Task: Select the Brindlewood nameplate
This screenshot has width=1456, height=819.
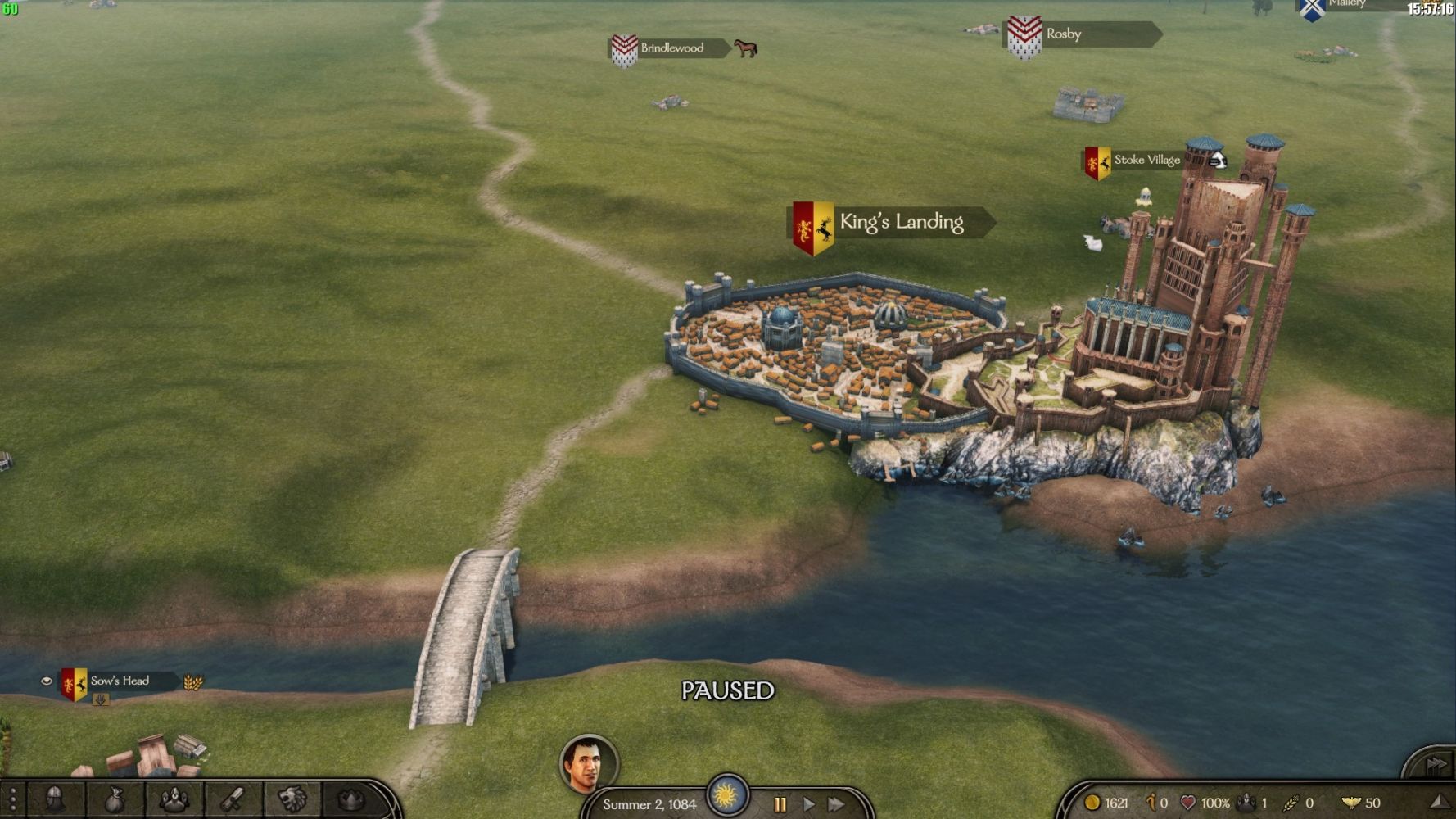Action: [x=671, y=48]
